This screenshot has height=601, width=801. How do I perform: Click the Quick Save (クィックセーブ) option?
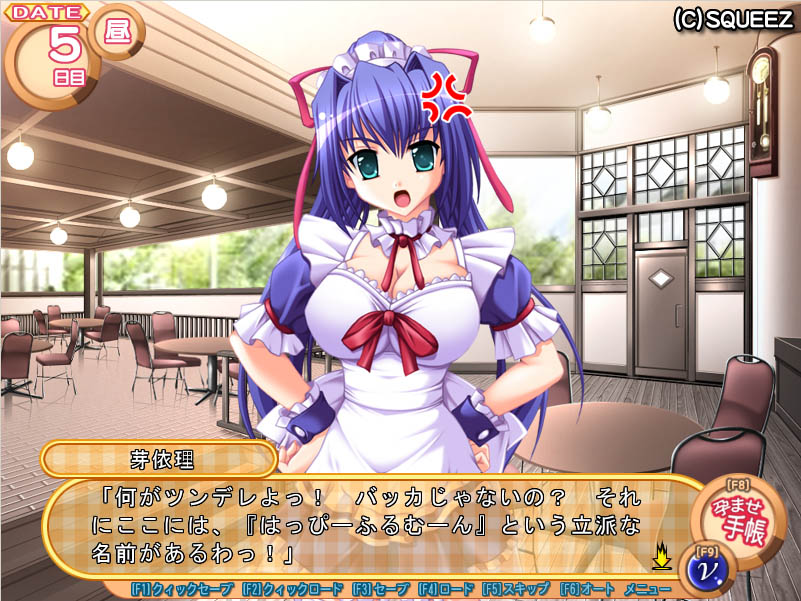pos(182,590)
